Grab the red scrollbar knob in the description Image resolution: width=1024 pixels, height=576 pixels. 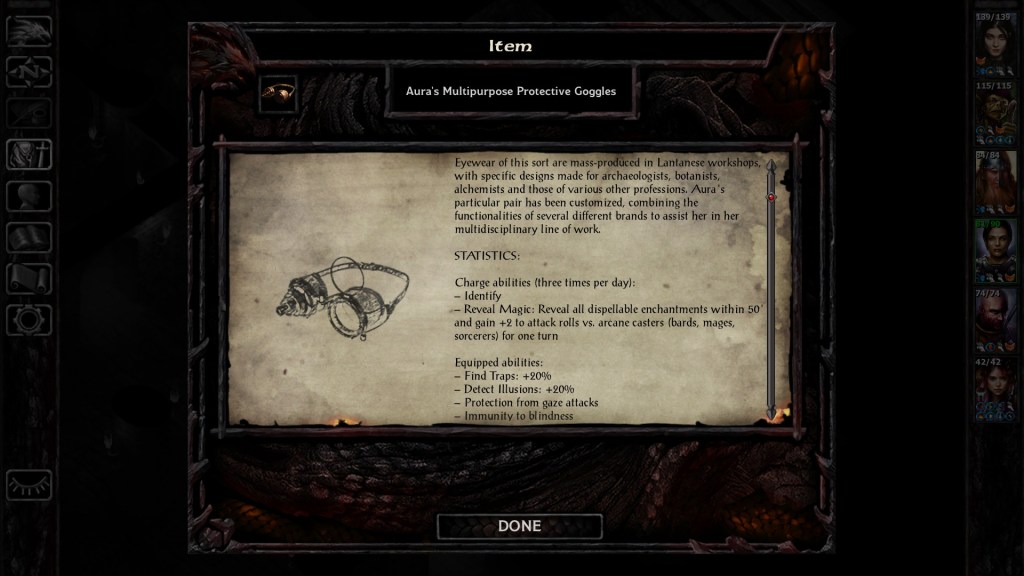click(x=771, y=197)
